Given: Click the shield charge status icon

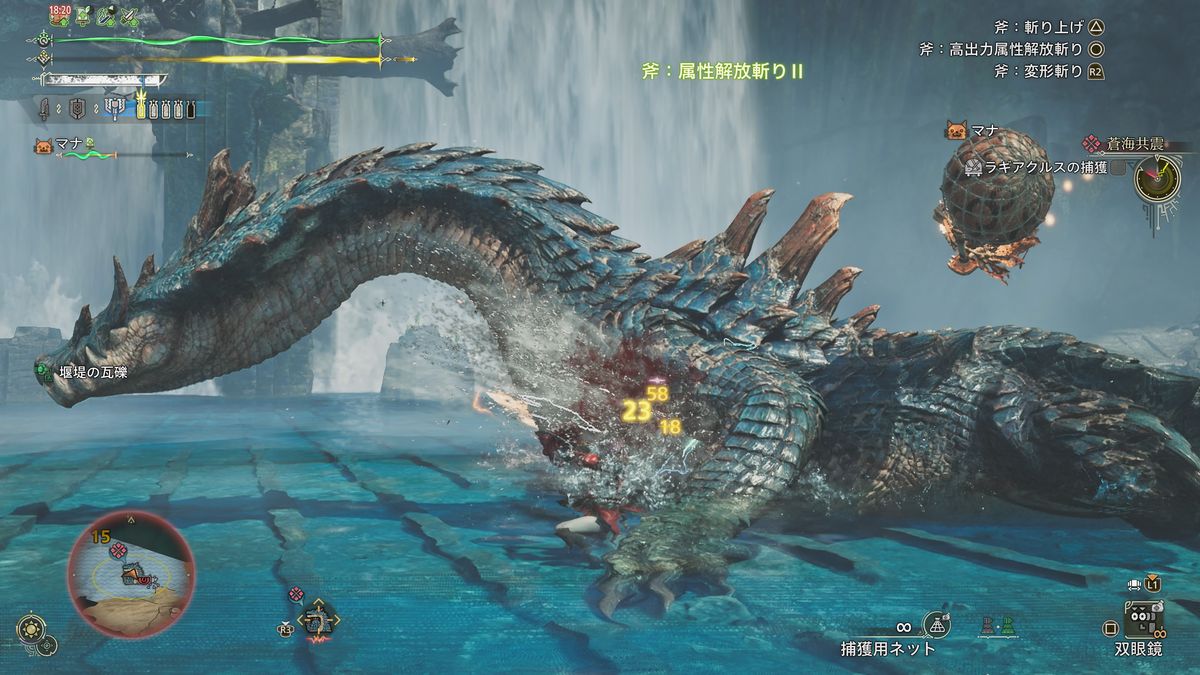Looking at the screenshot, I should 77,108.
